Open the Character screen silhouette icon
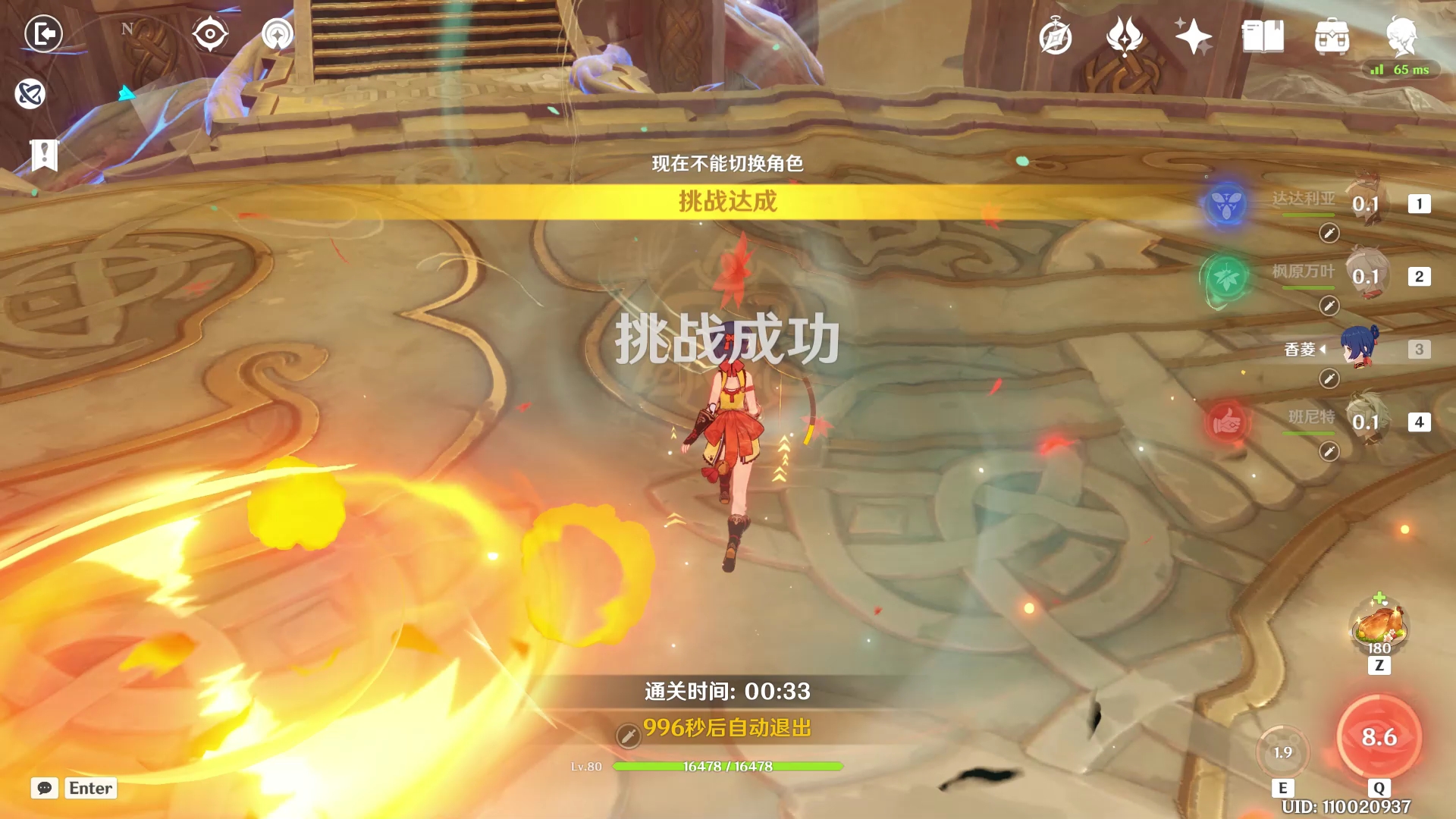 (1404, 36)
